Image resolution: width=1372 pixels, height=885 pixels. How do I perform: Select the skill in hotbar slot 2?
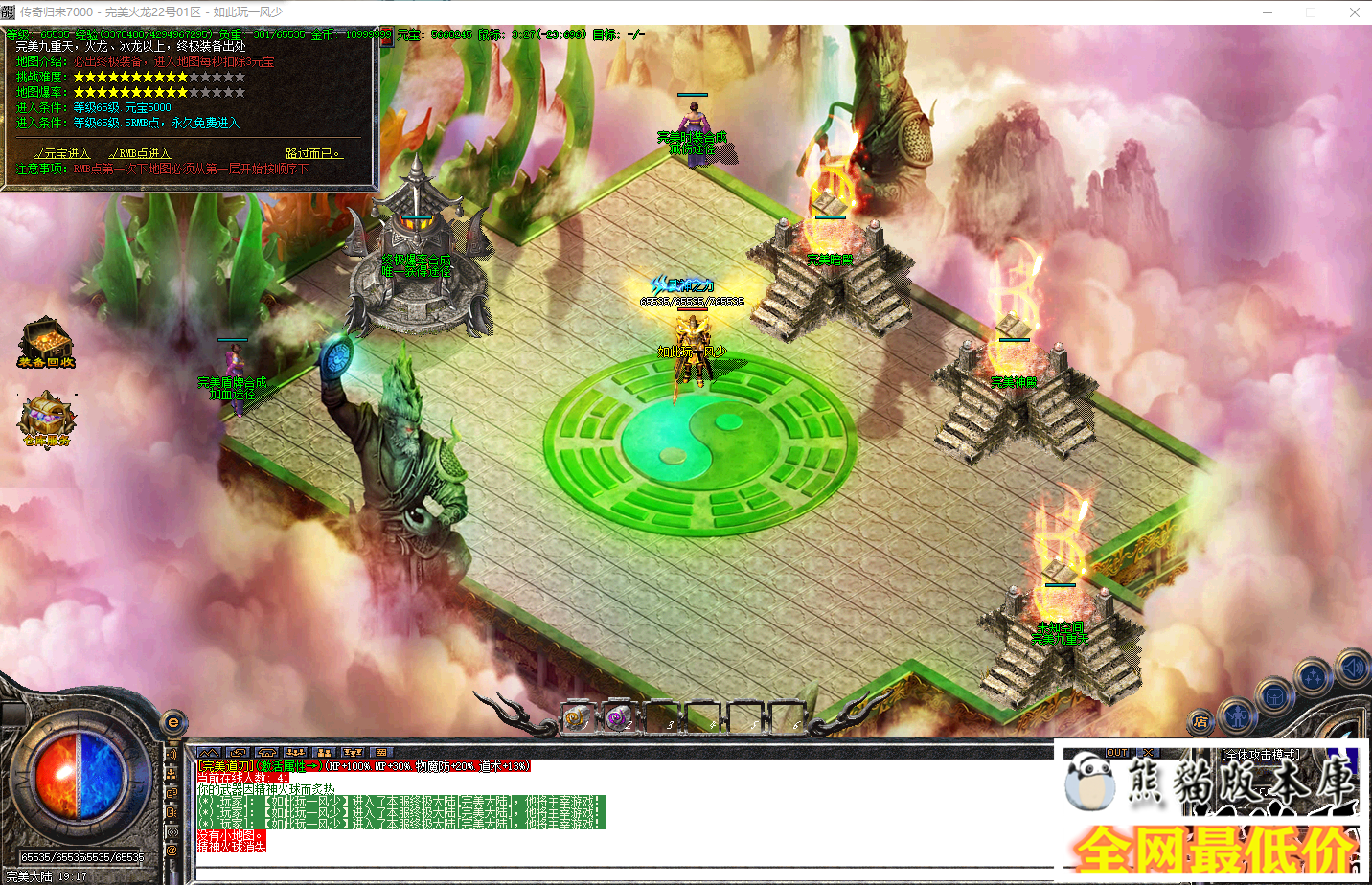(x=618, y=717)
